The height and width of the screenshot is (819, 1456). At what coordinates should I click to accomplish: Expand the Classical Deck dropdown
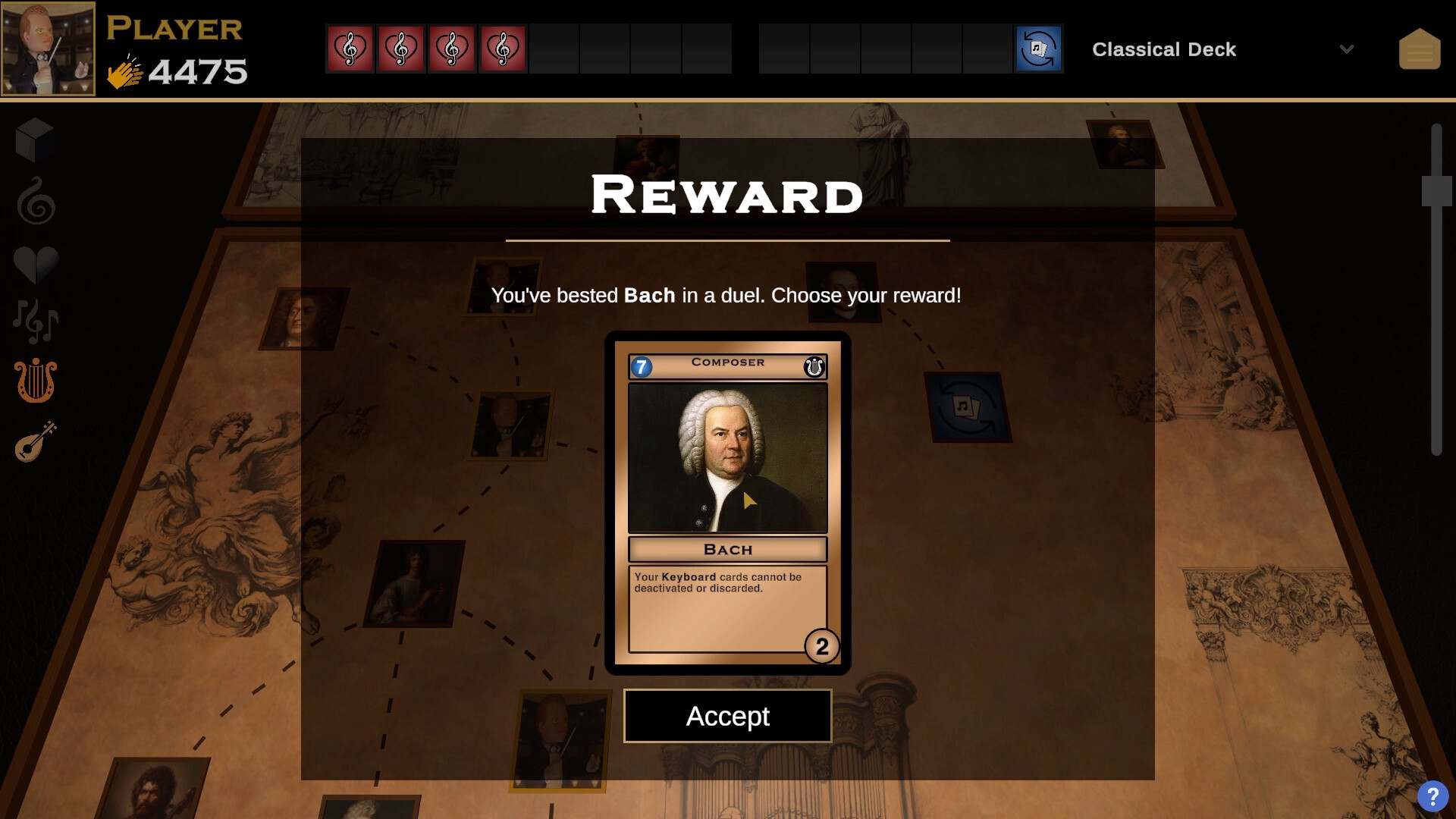pyautogui.click(x=1348, y=49)
